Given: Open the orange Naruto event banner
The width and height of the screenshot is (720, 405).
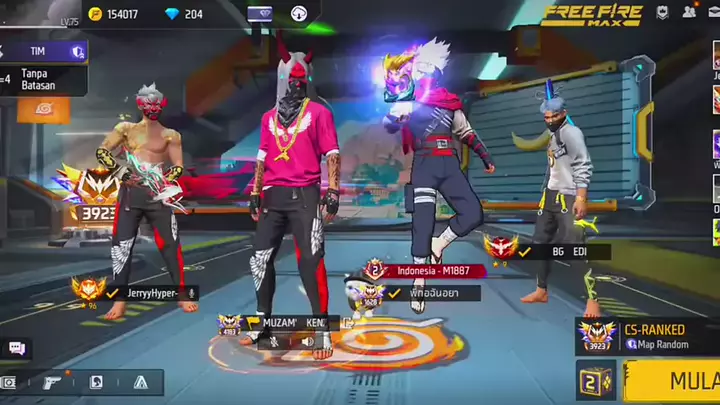Looking at the screenshot, I should click(42, 110).
